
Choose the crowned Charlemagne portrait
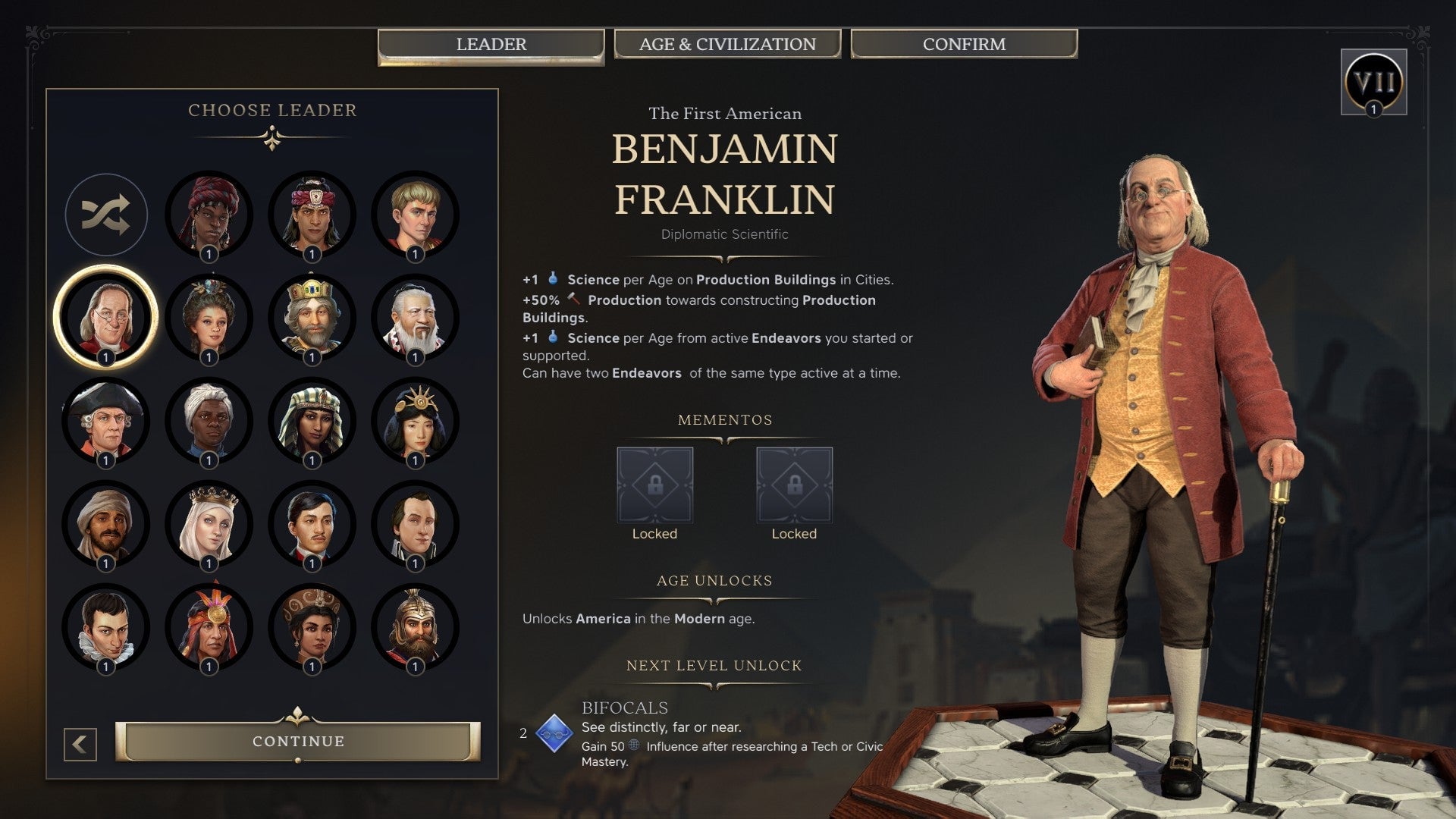coord(311,318)
